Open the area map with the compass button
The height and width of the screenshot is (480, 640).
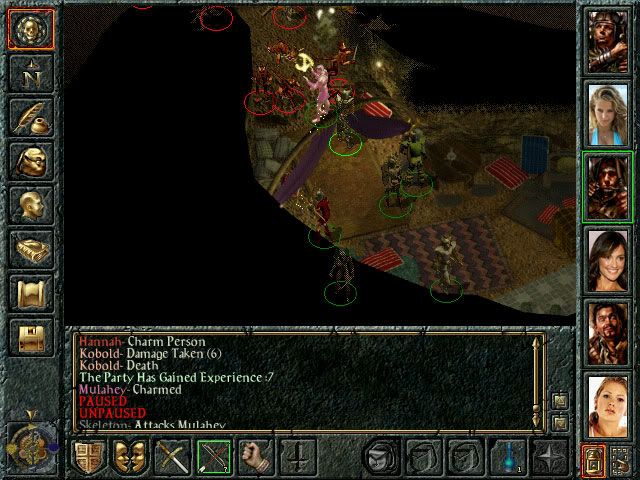click(x=29, y=73)
